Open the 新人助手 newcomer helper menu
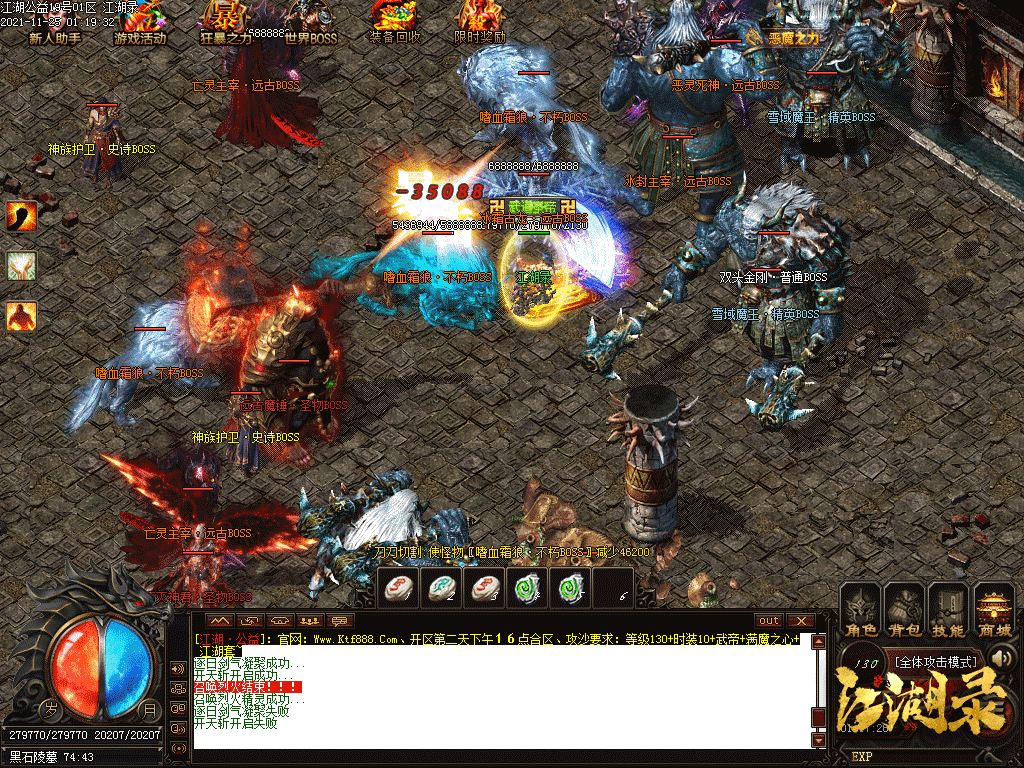Viewport: 1024px width, 768px height. (x=55, y=24)
